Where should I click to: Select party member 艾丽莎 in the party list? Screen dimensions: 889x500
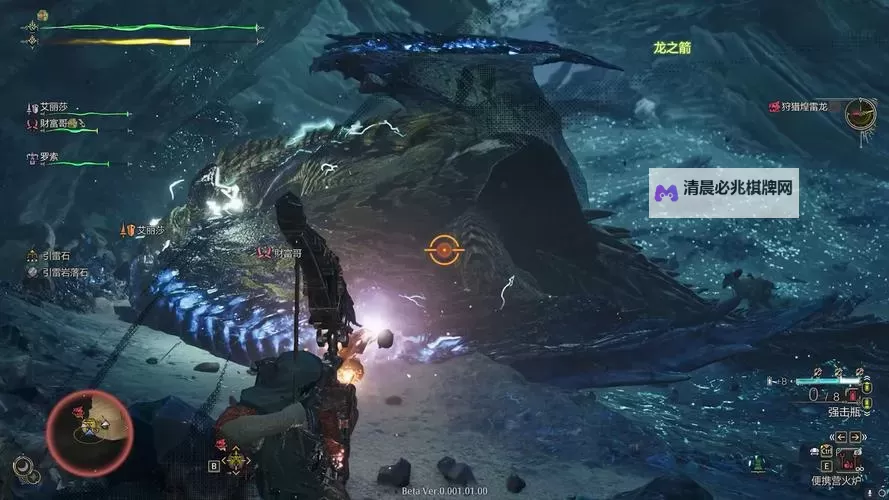click(x=56, y=108)
